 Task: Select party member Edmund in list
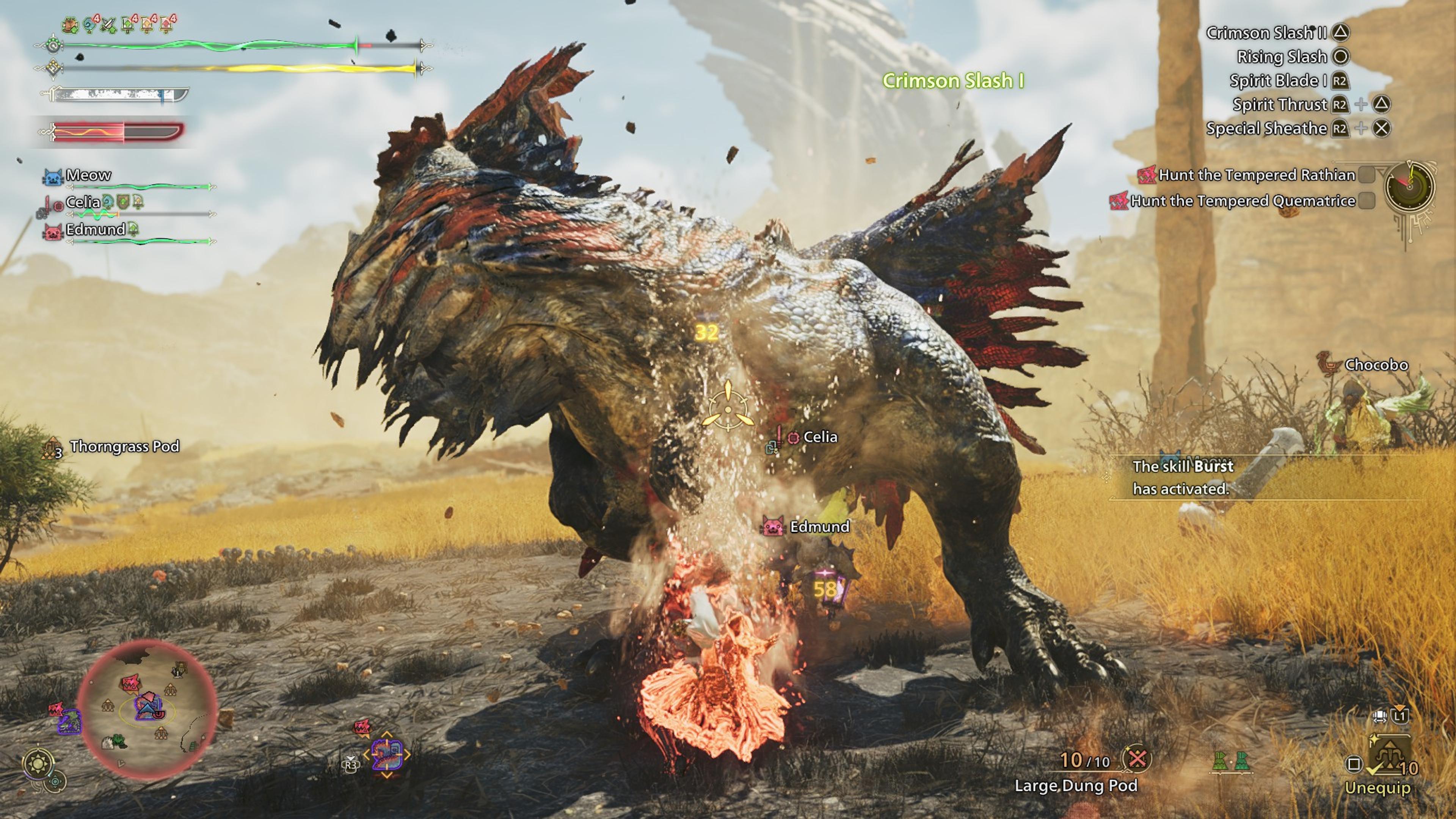[95, 229]
